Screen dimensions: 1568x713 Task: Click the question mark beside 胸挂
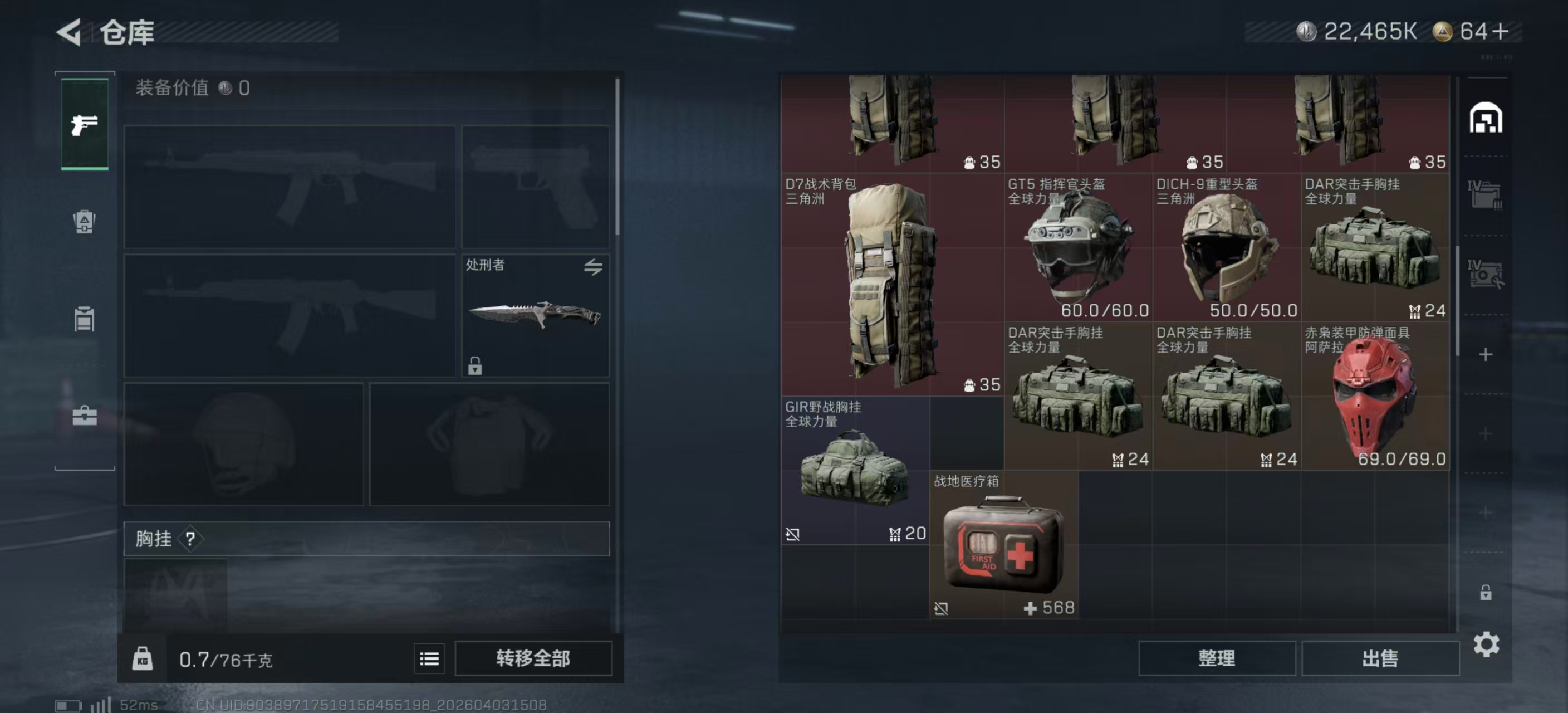190,539
